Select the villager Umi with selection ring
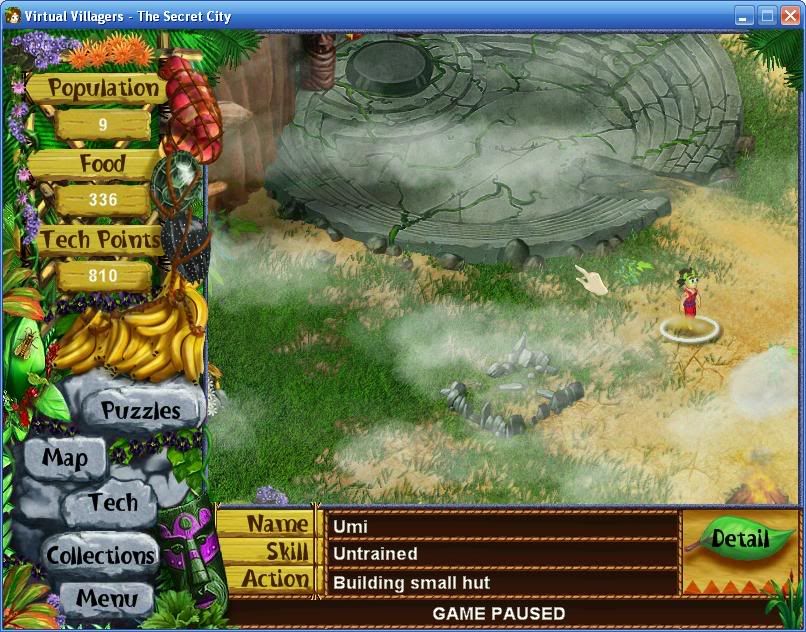 (x=688, y=297)
